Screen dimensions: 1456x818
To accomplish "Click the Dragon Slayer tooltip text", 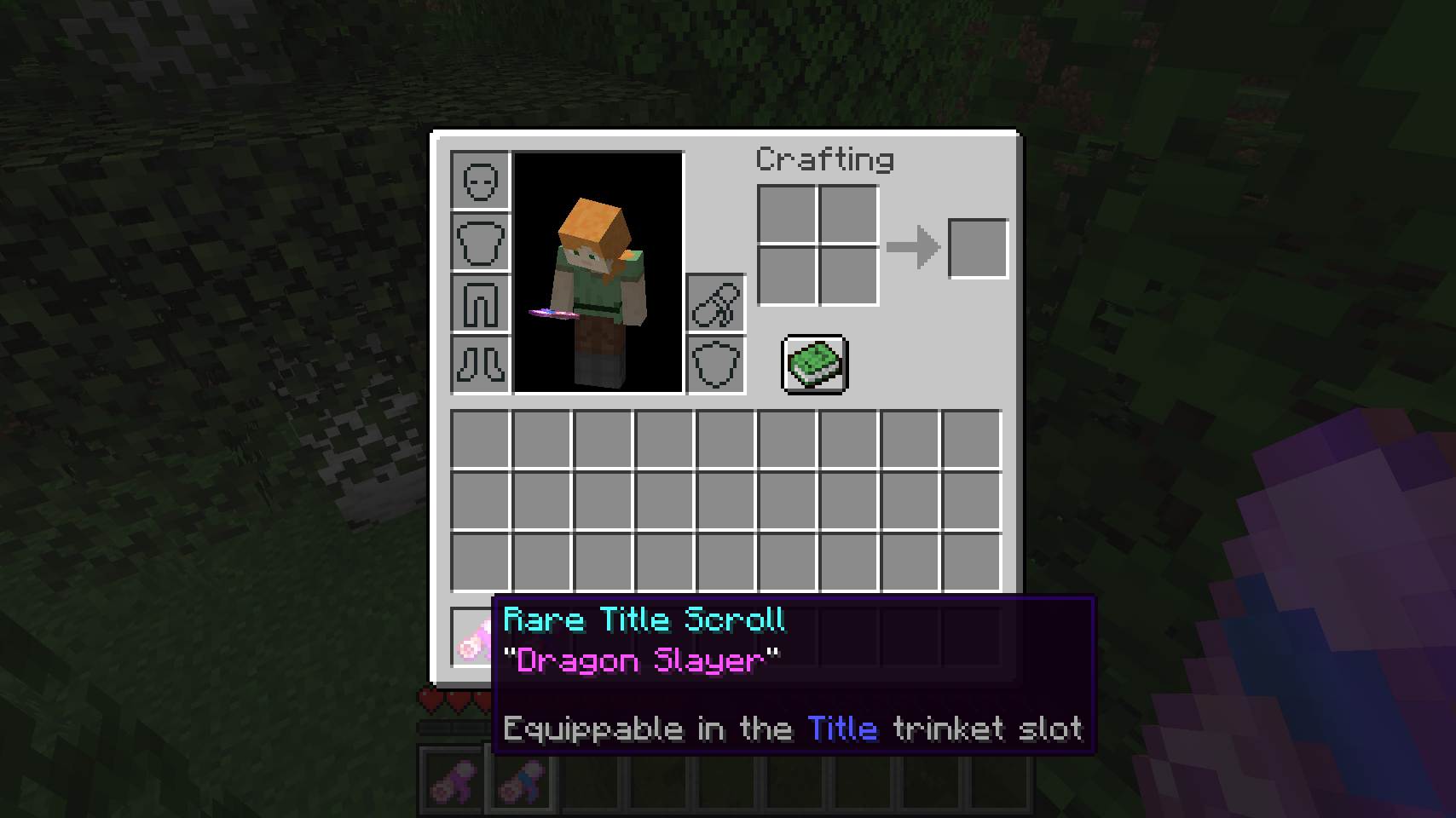I will point(639,661).
